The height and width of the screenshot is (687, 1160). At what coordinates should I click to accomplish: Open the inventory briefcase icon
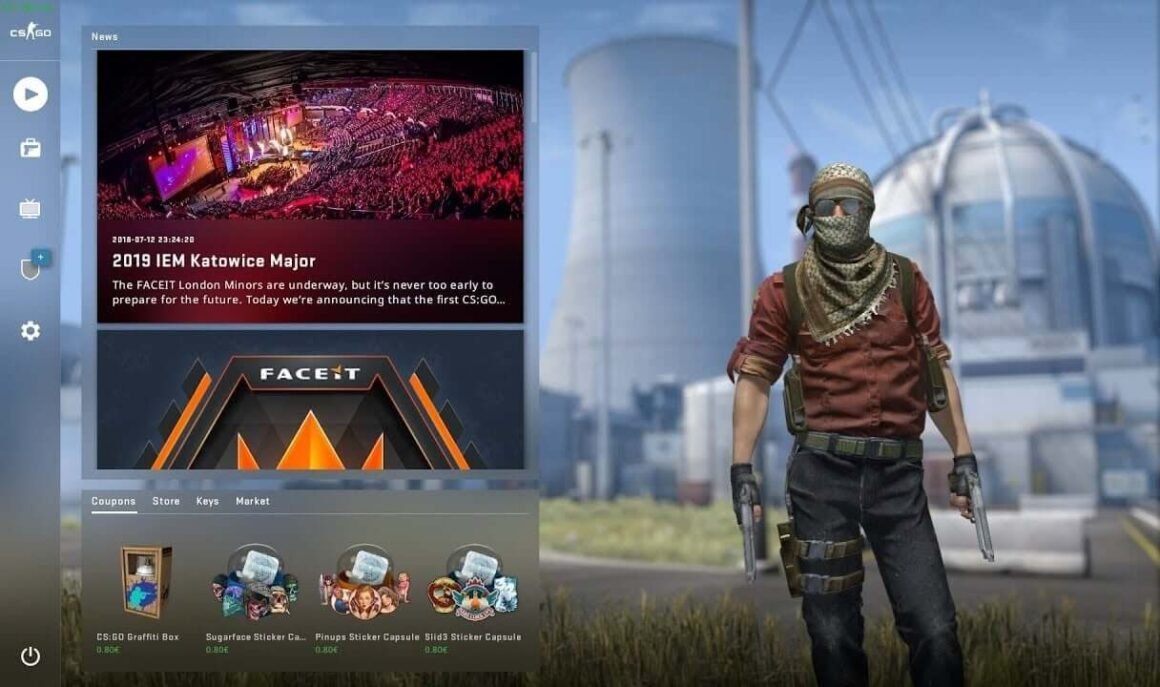pos(30,149)
